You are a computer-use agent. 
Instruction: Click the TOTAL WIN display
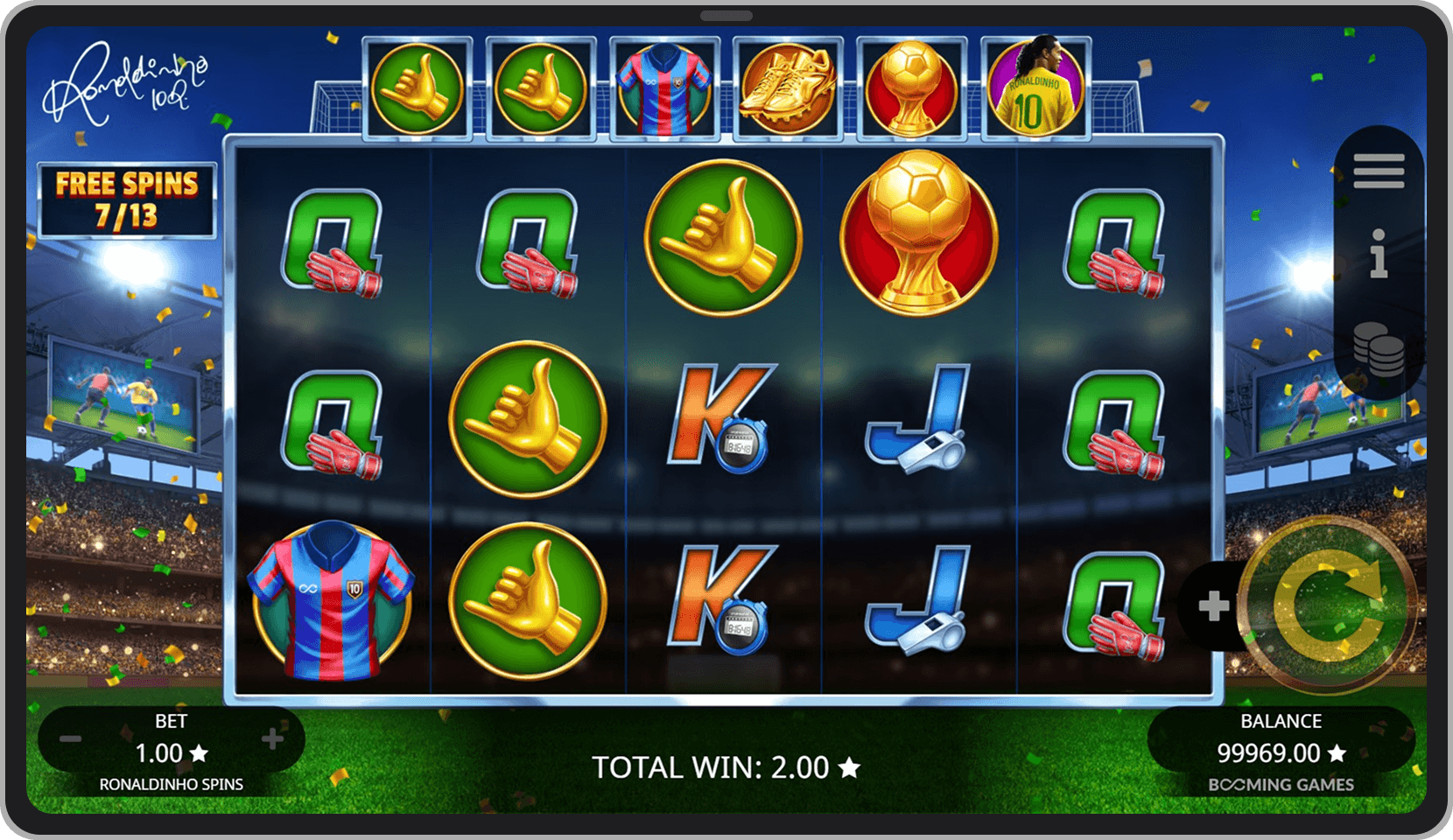click(x=726, y=766)
